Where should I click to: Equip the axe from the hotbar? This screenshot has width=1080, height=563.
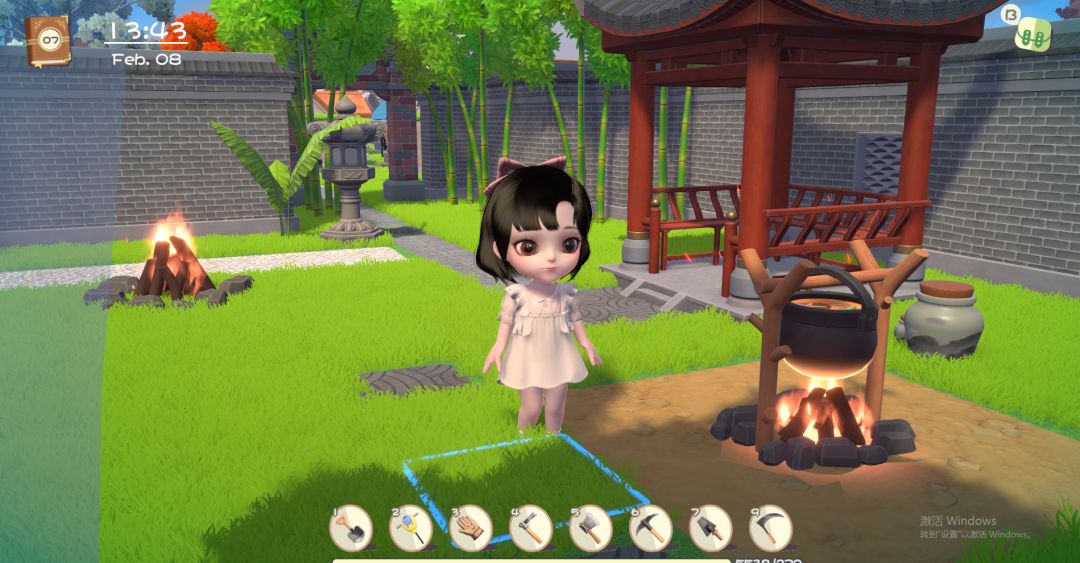click(591, 528)
